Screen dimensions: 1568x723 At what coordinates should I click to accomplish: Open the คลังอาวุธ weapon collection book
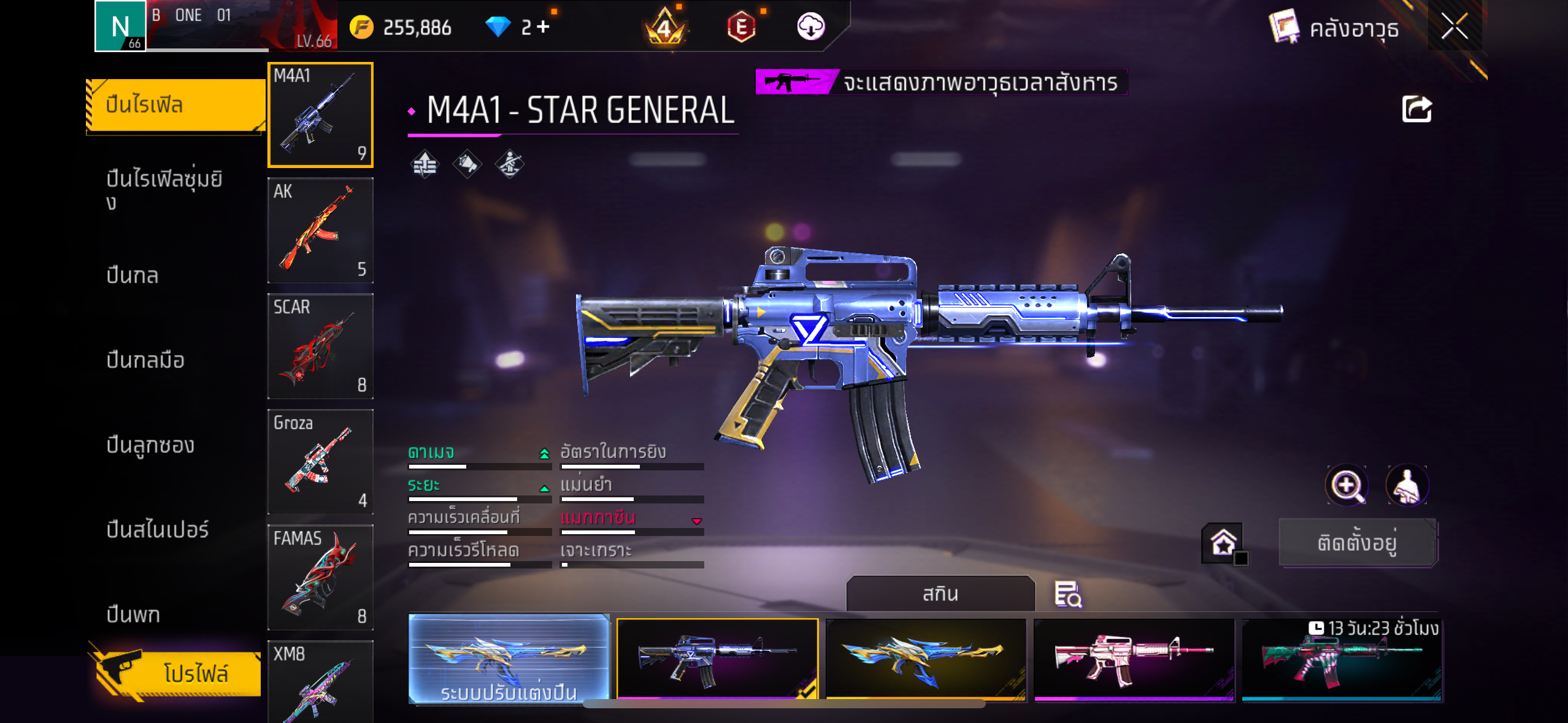point(1334,28)
